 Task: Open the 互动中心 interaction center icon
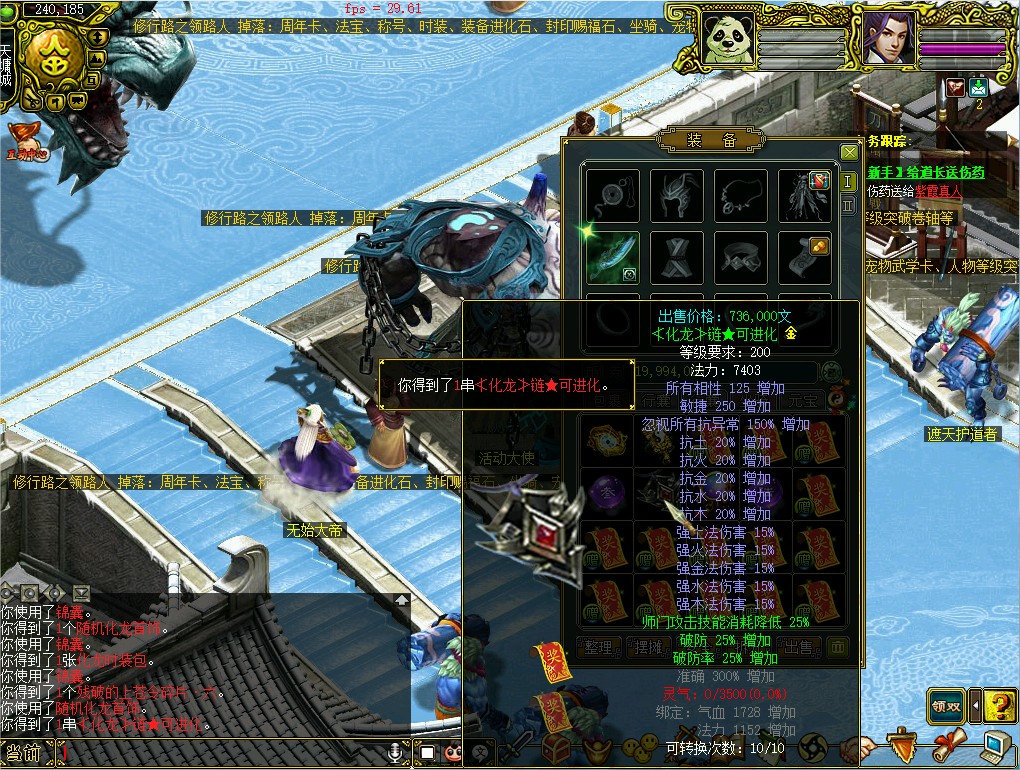pyautogui.click(x=27, y=141)
